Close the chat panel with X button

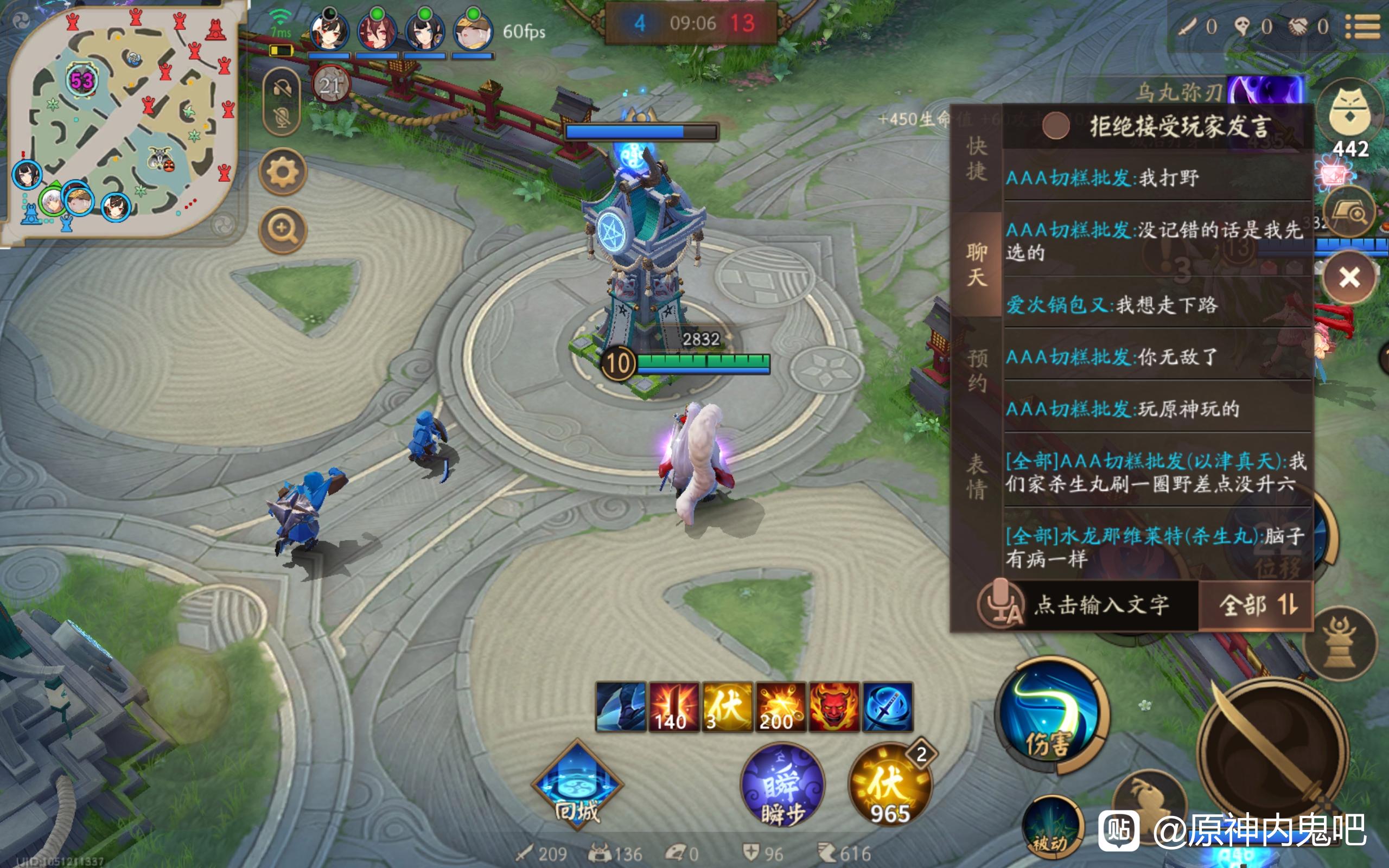tap(1349, 277)
